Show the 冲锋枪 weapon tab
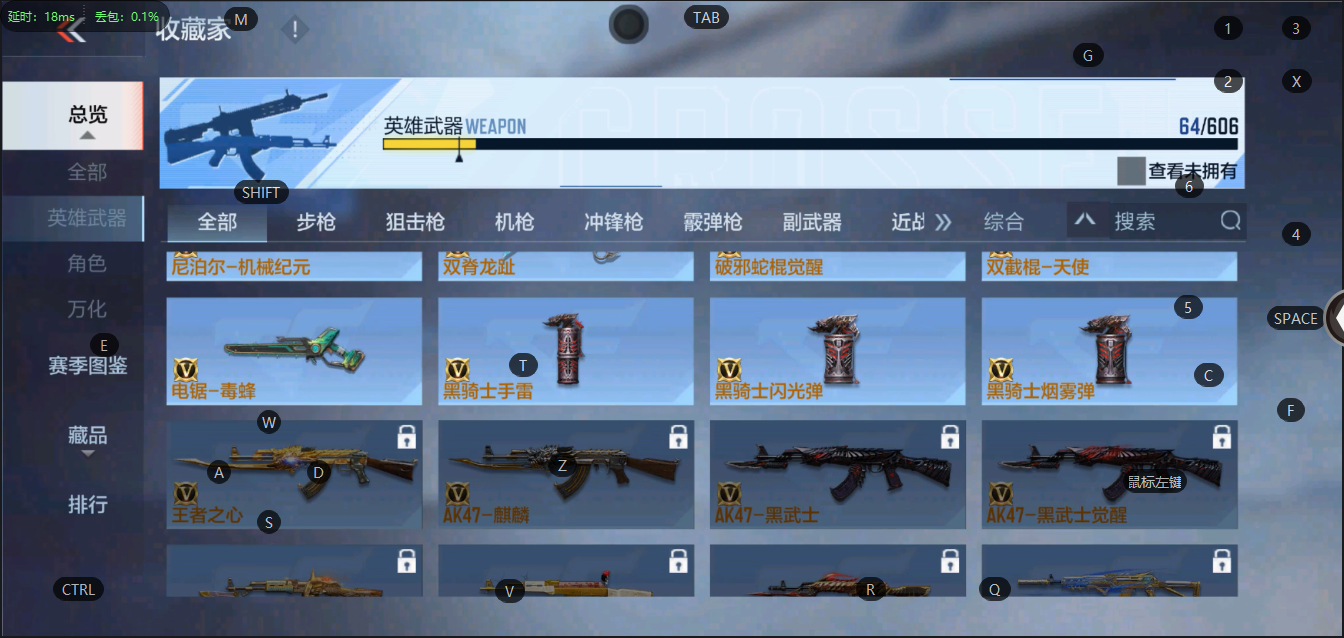 click(613, 222)
